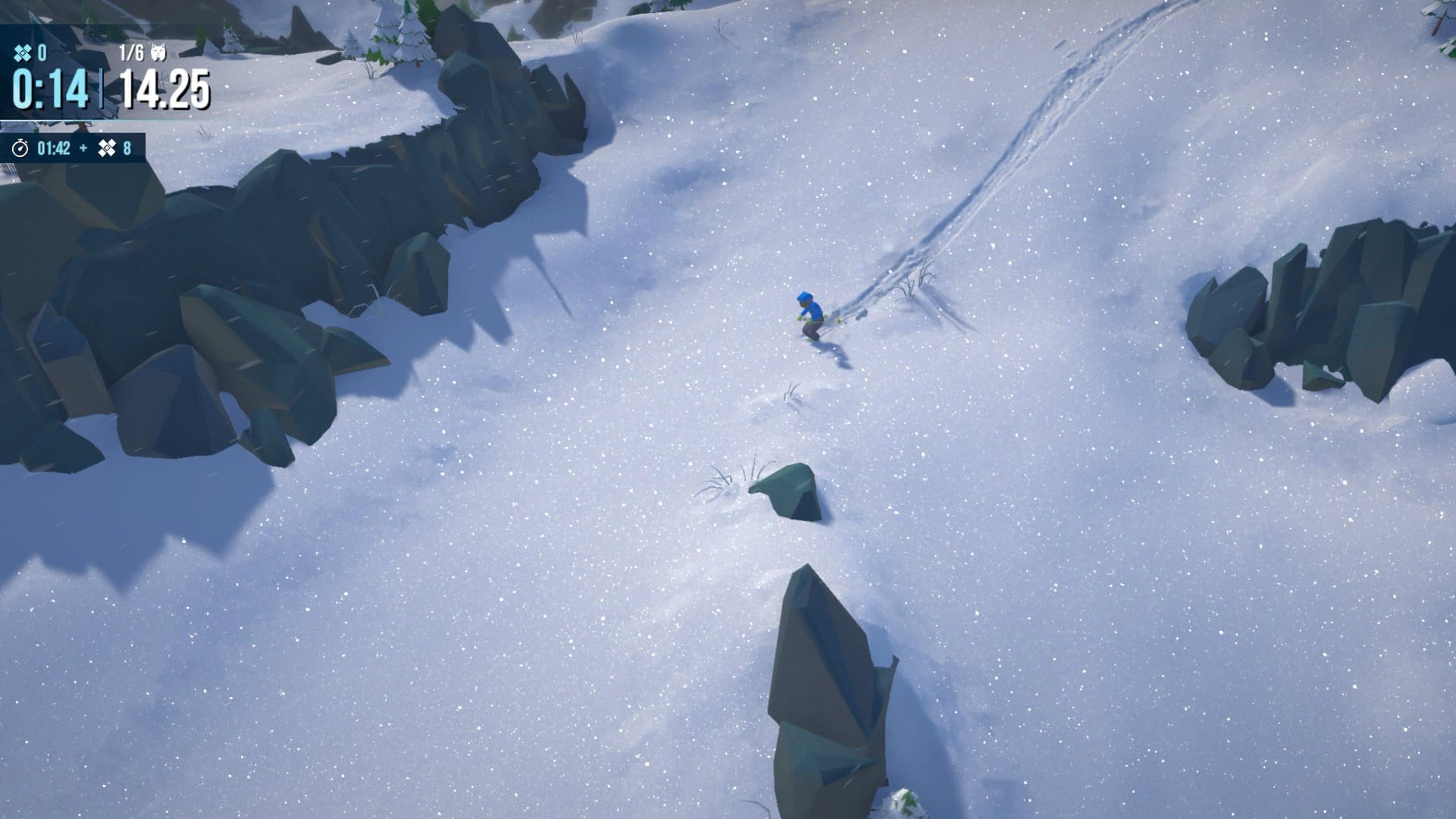Select the lynx collectible icon showing 1/6
Viewport: 1456px width, 819px height.
(x=158, y=52)
